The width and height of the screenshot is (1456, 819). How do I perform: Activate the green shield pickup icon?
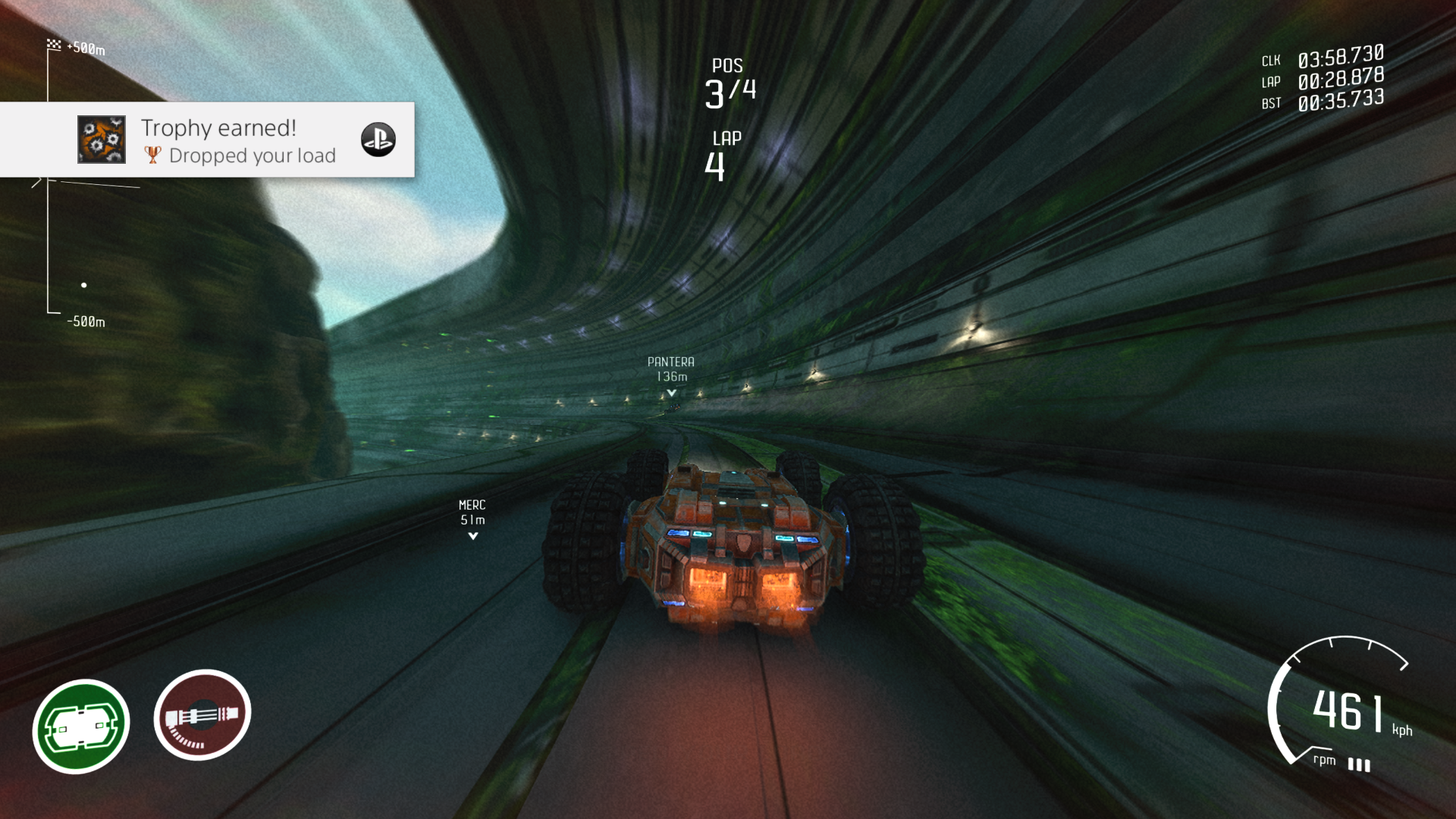(81, 726)
